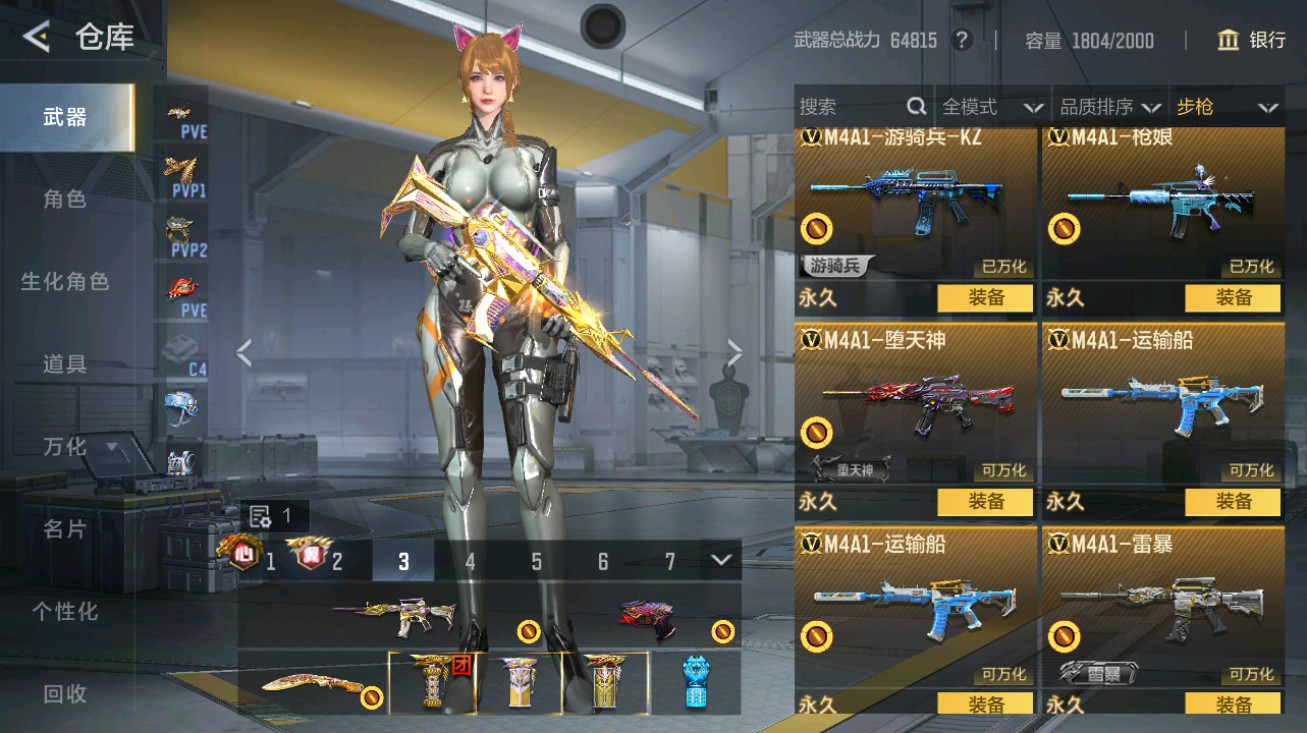Switch to the 个性化 tab
The width and height of the screenshot is (1307, 733).
click(65, 611)
